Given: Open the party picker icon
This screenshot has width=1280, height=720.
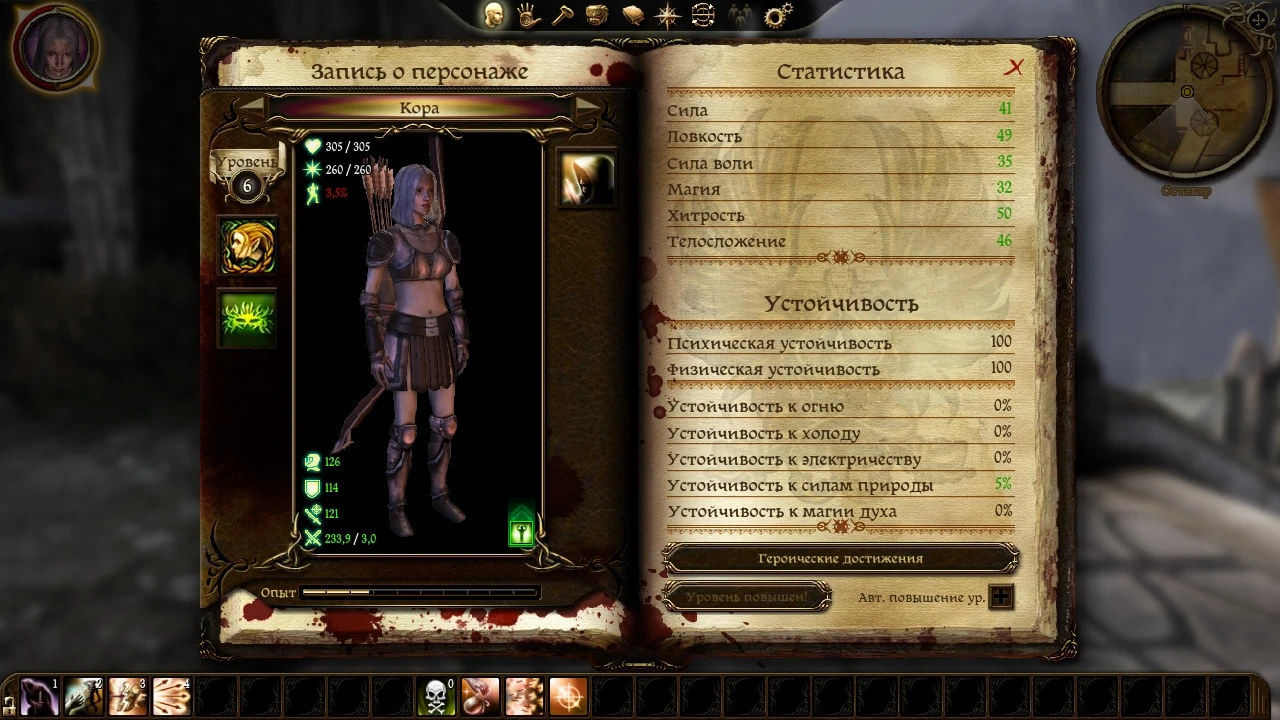Looking at the screenshot, I should coord(738,14).
